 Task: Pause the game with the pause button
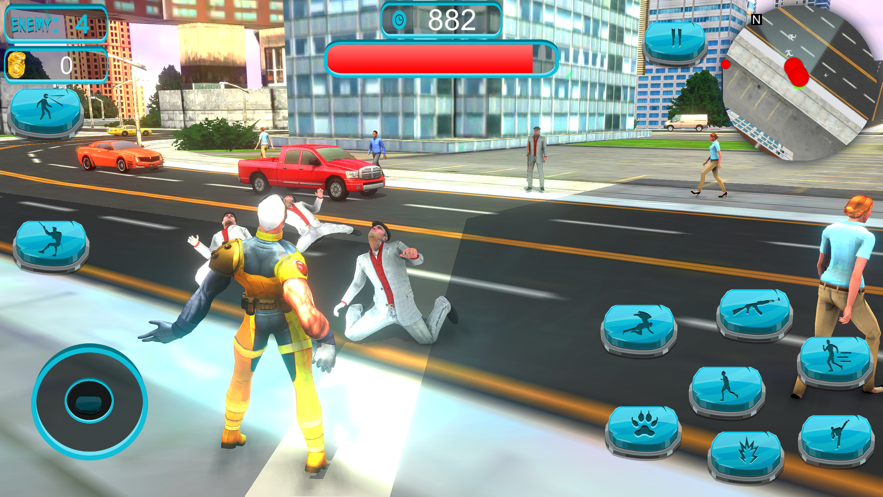point(674,42)
